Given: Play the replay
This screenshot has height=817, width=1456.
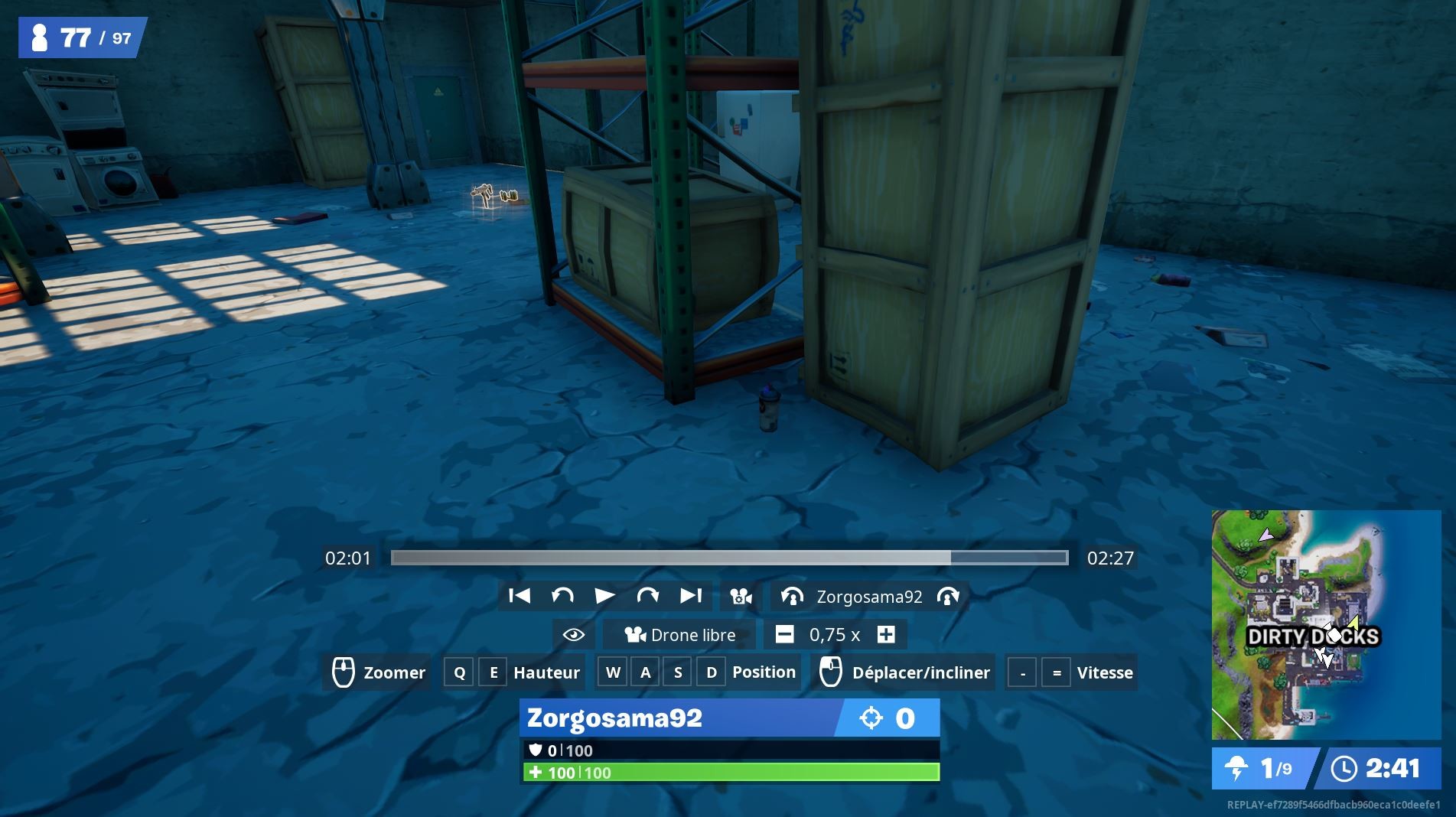Looking at the screenshot, I should coord(605,596).
